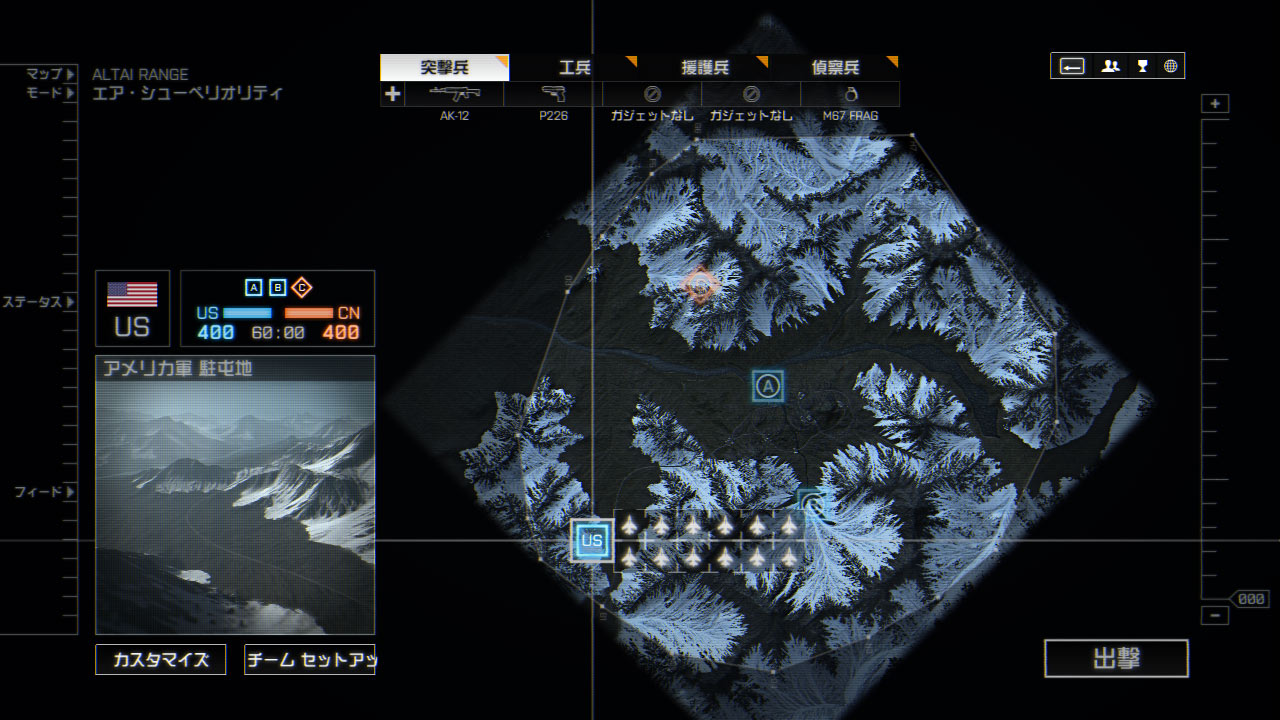1280x720 pixels.
Task: Select the AK-12 primary weapon slot
Action: coord(454,95)
